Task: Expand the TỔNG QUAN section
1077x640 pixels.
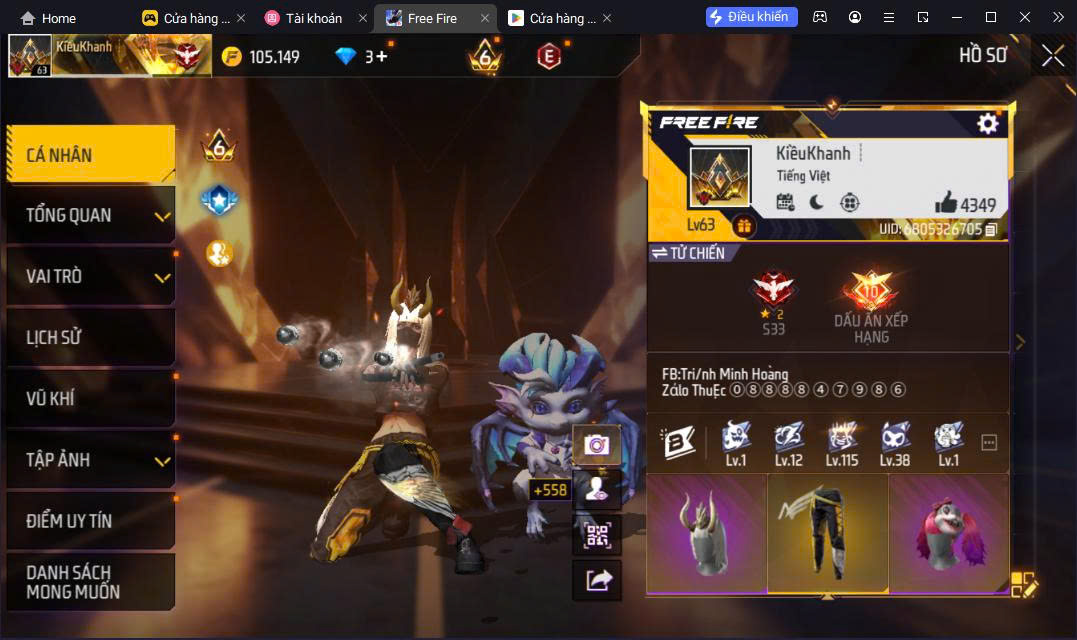Action: pos(90,215)
